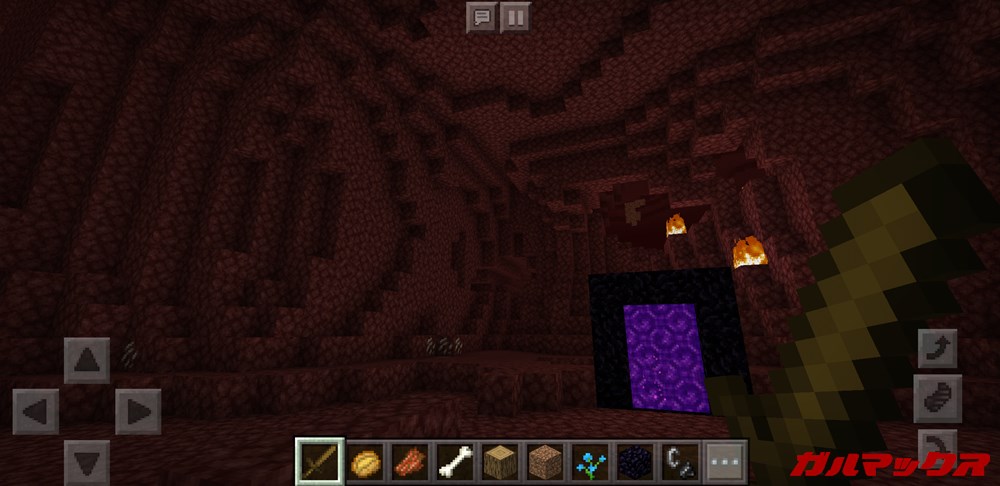Tap the jump arrow button

pos(937,348)
